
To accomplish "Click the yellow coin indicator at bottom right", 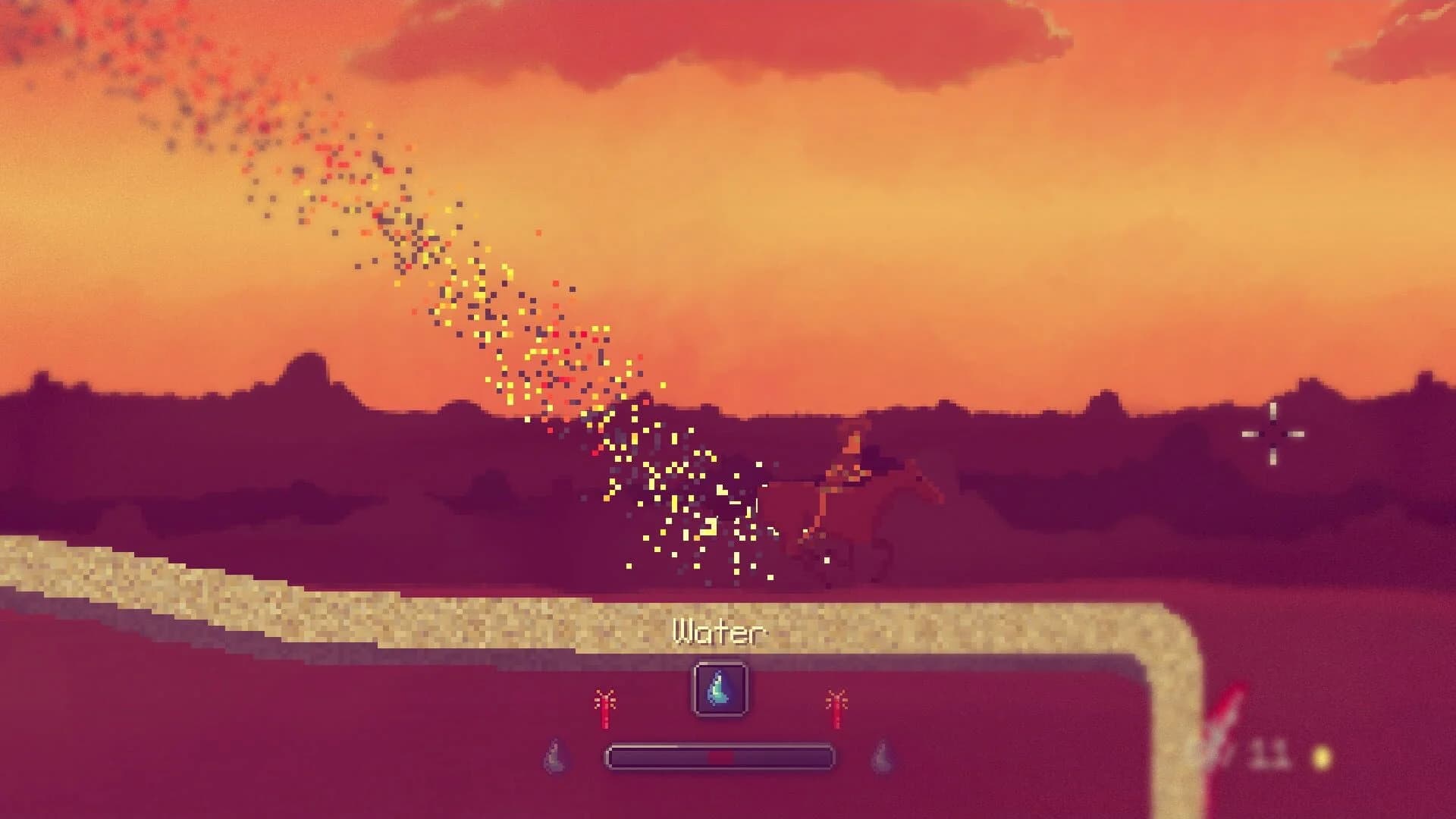I will pyautogui.click(x=1321, y=758).
